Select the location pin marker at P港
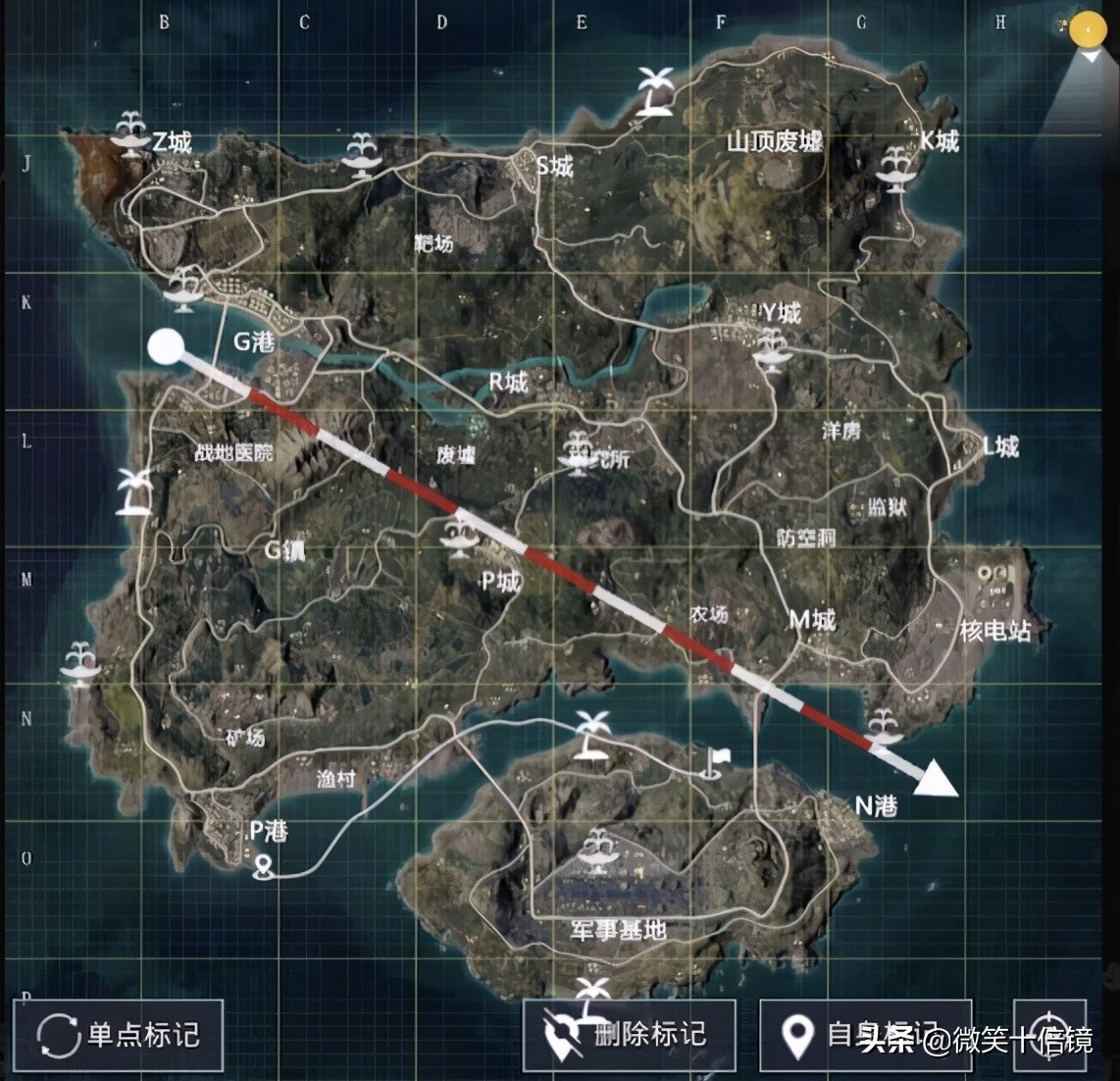The height and width of the screenshot is (1081, 1120). (262, 866)
